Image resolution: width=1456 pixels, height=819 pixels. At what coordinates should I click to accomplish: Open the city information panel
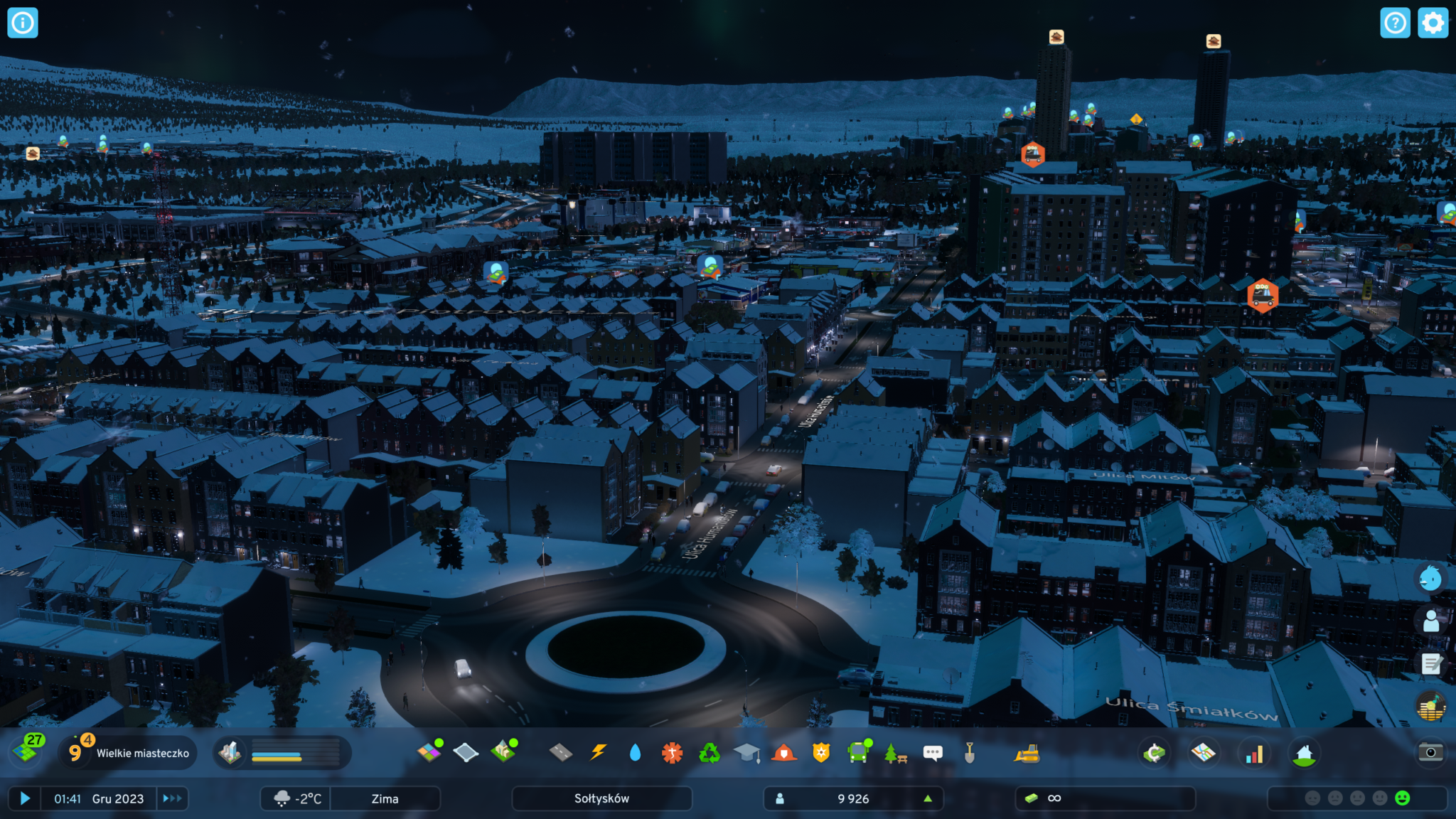22,23
